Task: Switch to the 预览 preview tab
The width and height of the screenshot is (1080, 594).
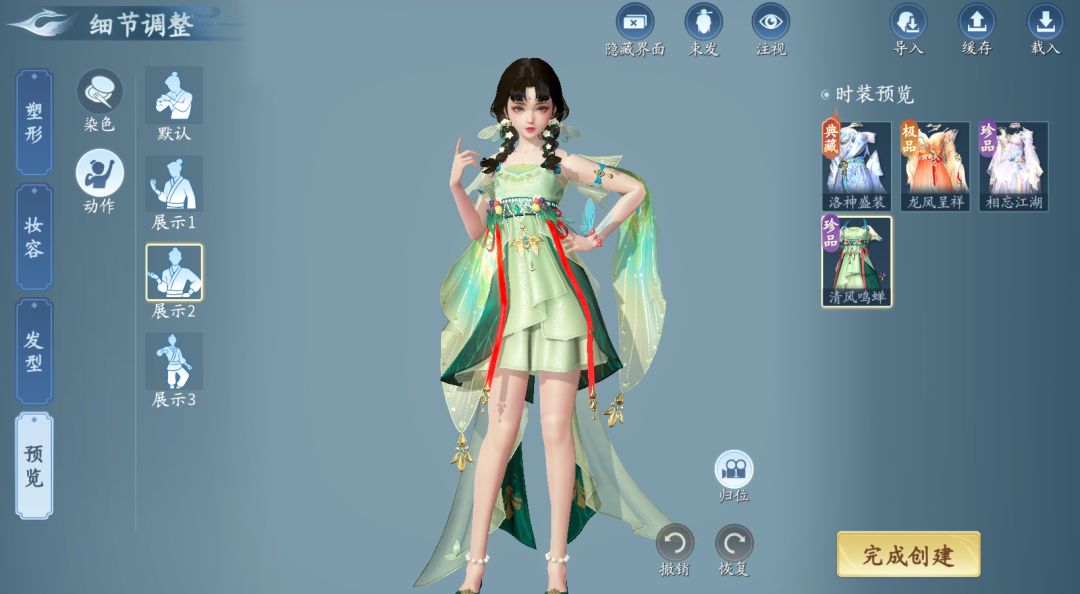Action: pyautogui.click(x=34, y=466)
